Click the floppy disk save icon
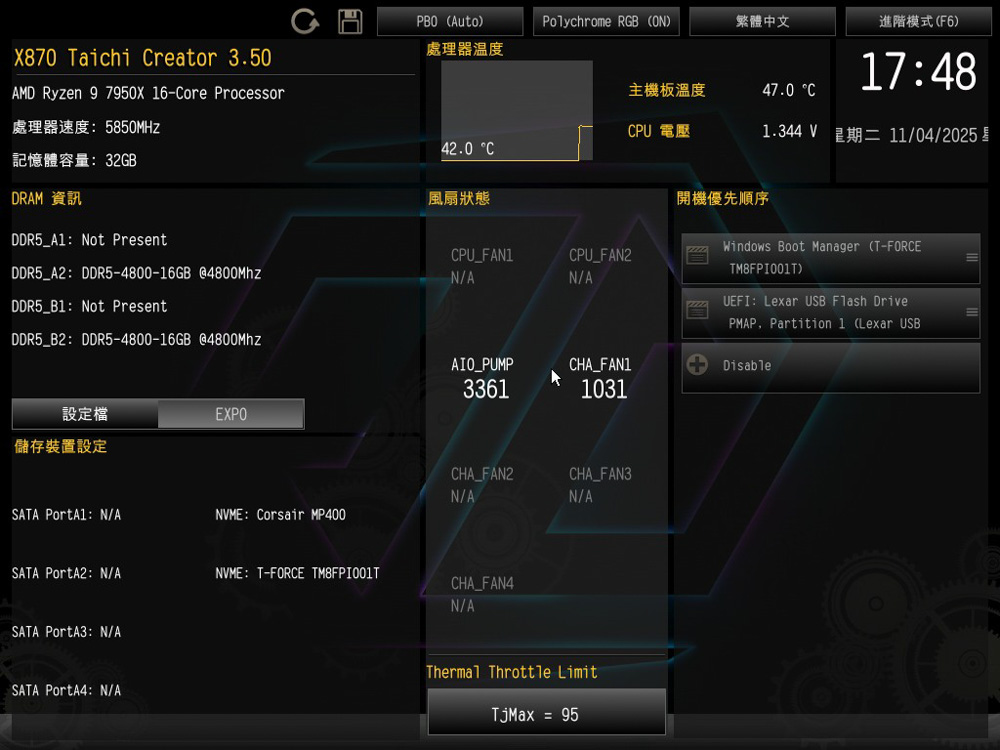1000x750 pixels. [350, 21]
